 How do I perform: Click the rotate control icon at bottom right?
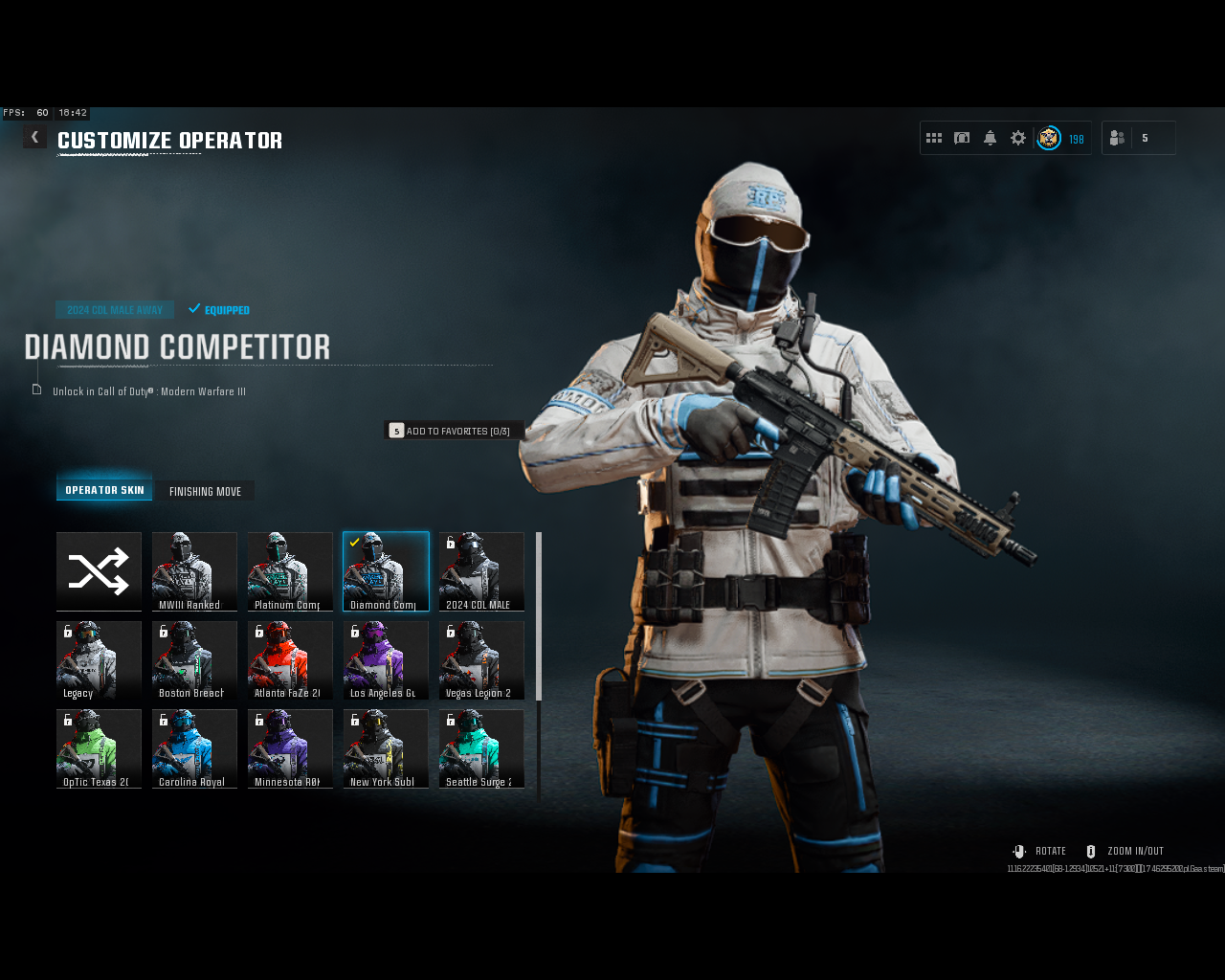[x=1017, y=850]
